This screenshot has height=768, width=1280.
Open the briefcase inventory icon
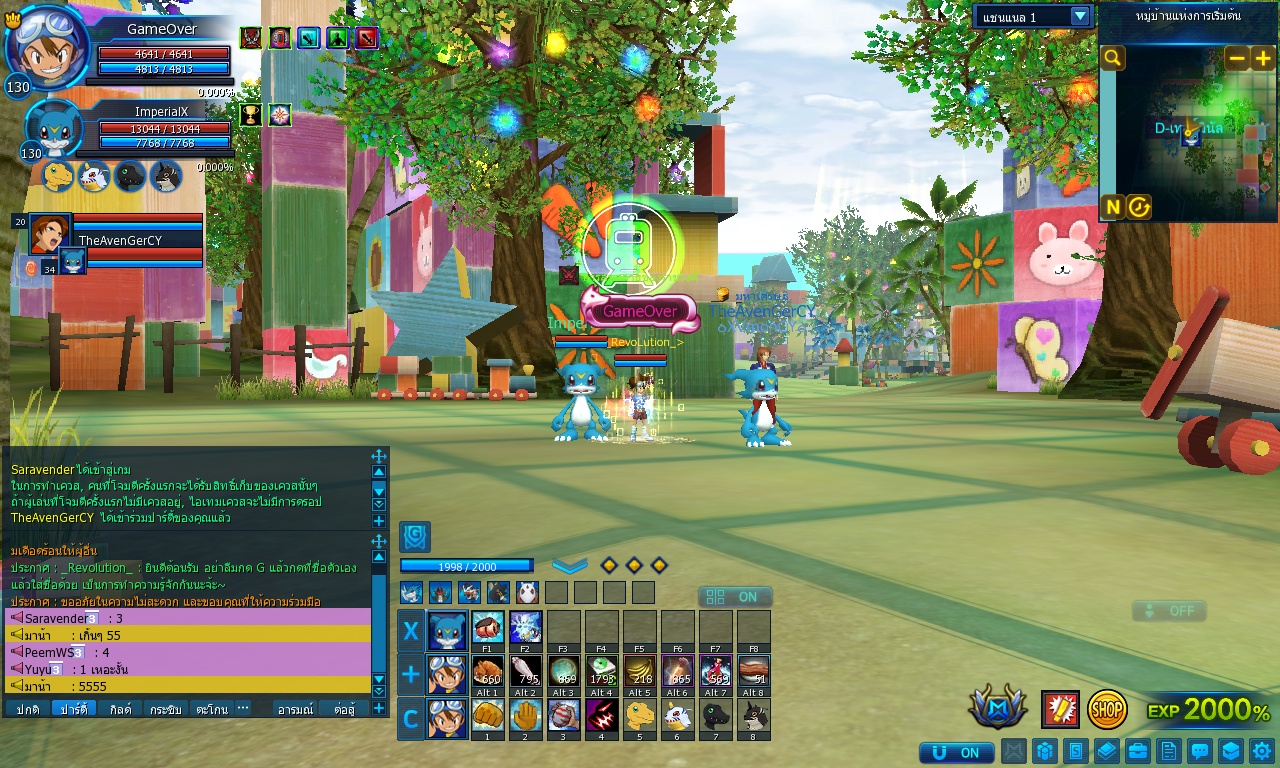[1137, 751]
